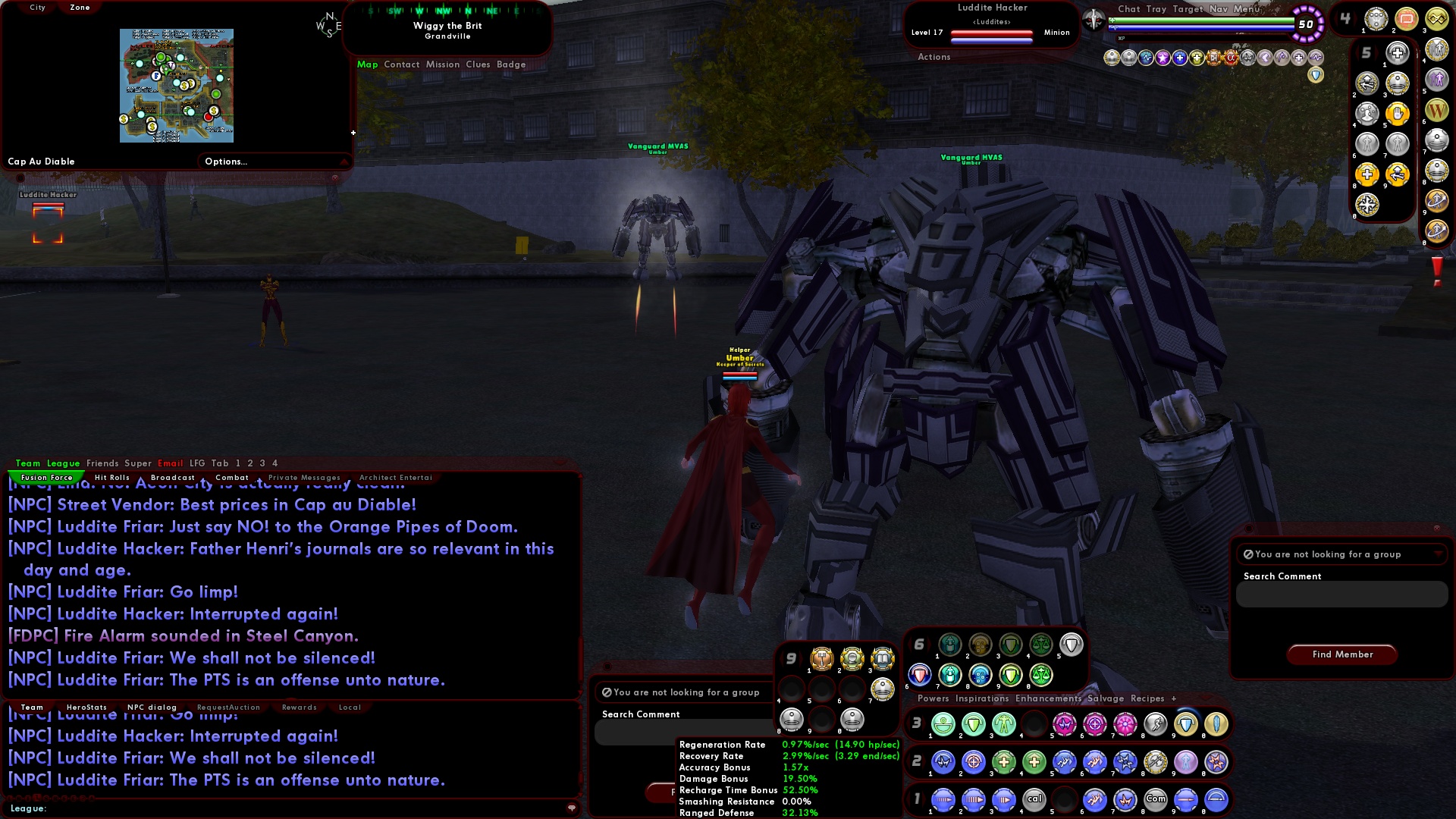Open the 'You are not looking for a group' dropdown
This screenshot has width=1456, height=819.
(x=1437, y=554)
